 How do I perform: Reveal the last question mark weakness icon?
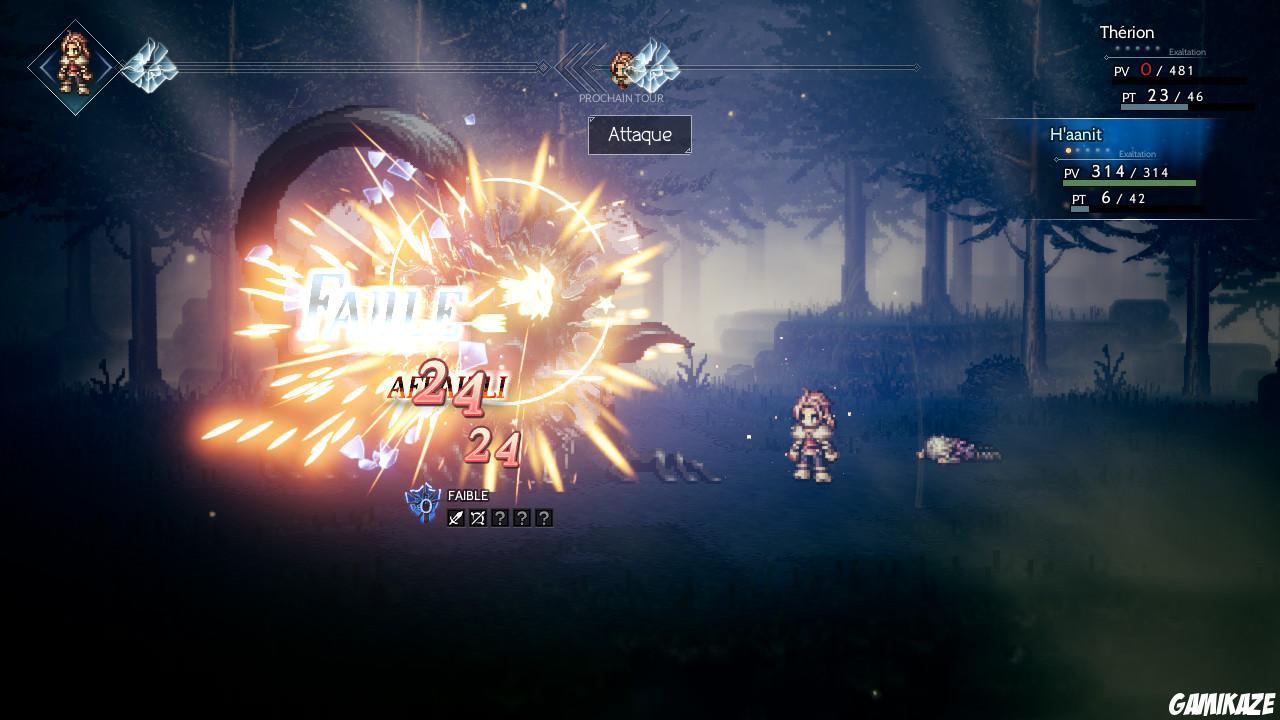[544, 519]
